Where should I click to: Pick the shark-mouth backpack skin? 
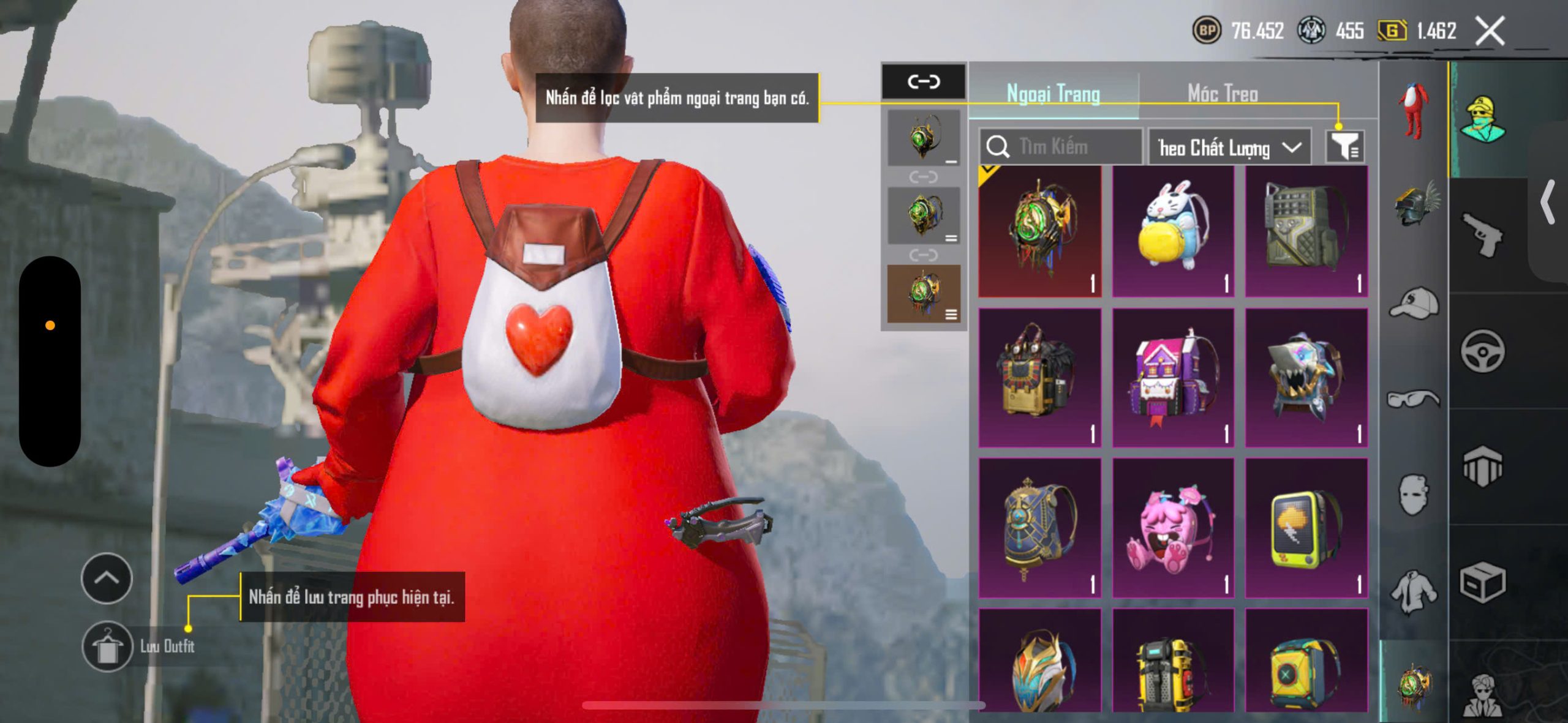coord(1306,378)
